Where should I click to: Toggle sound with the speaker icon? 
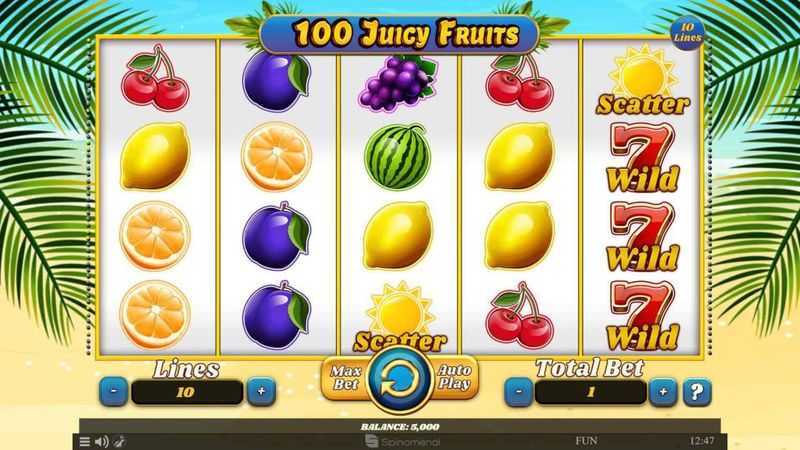pyautogui.click(x=100, y=441)
